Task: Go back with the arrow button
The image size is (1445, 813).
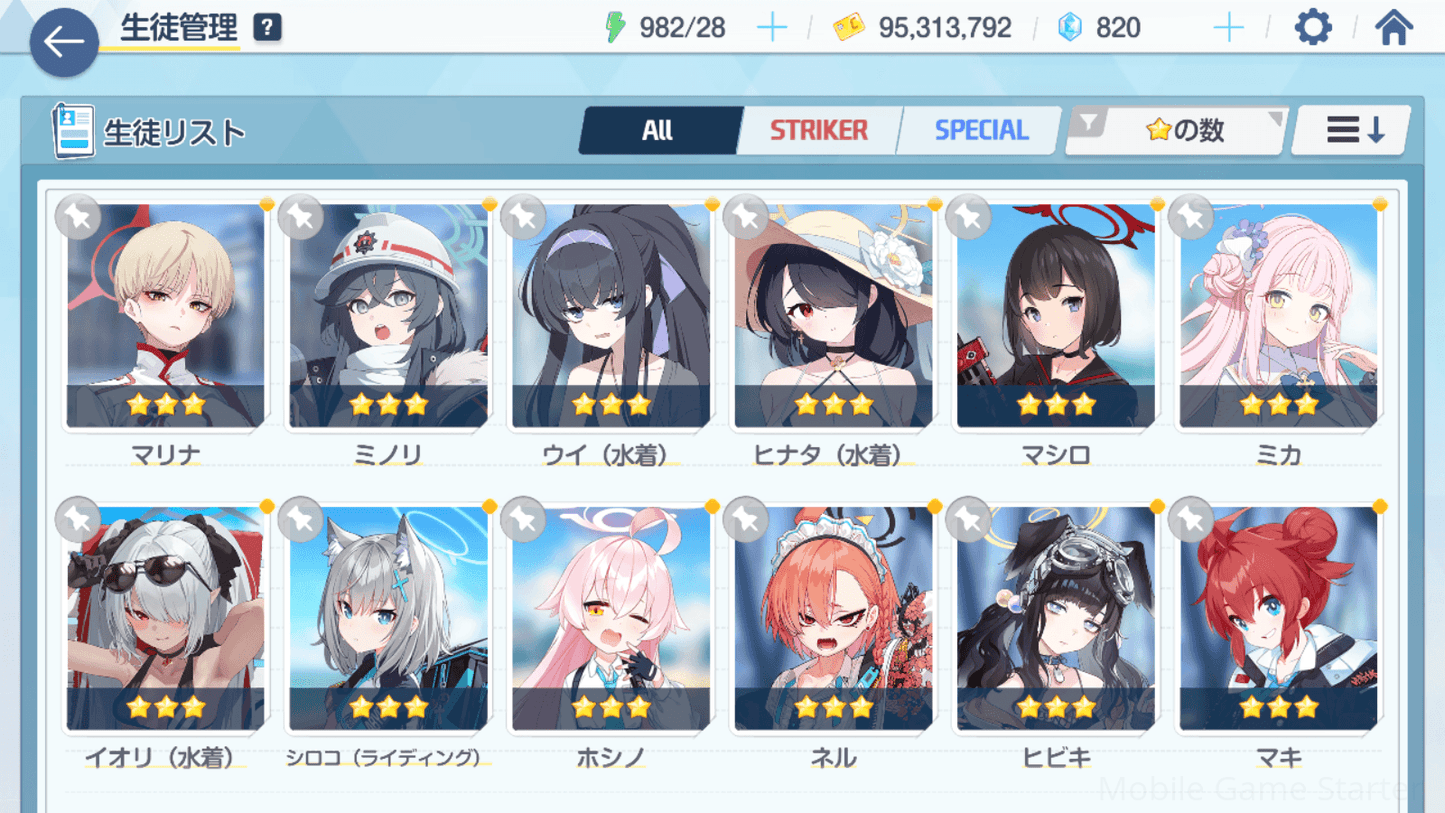Action: [x=64, y=42]
